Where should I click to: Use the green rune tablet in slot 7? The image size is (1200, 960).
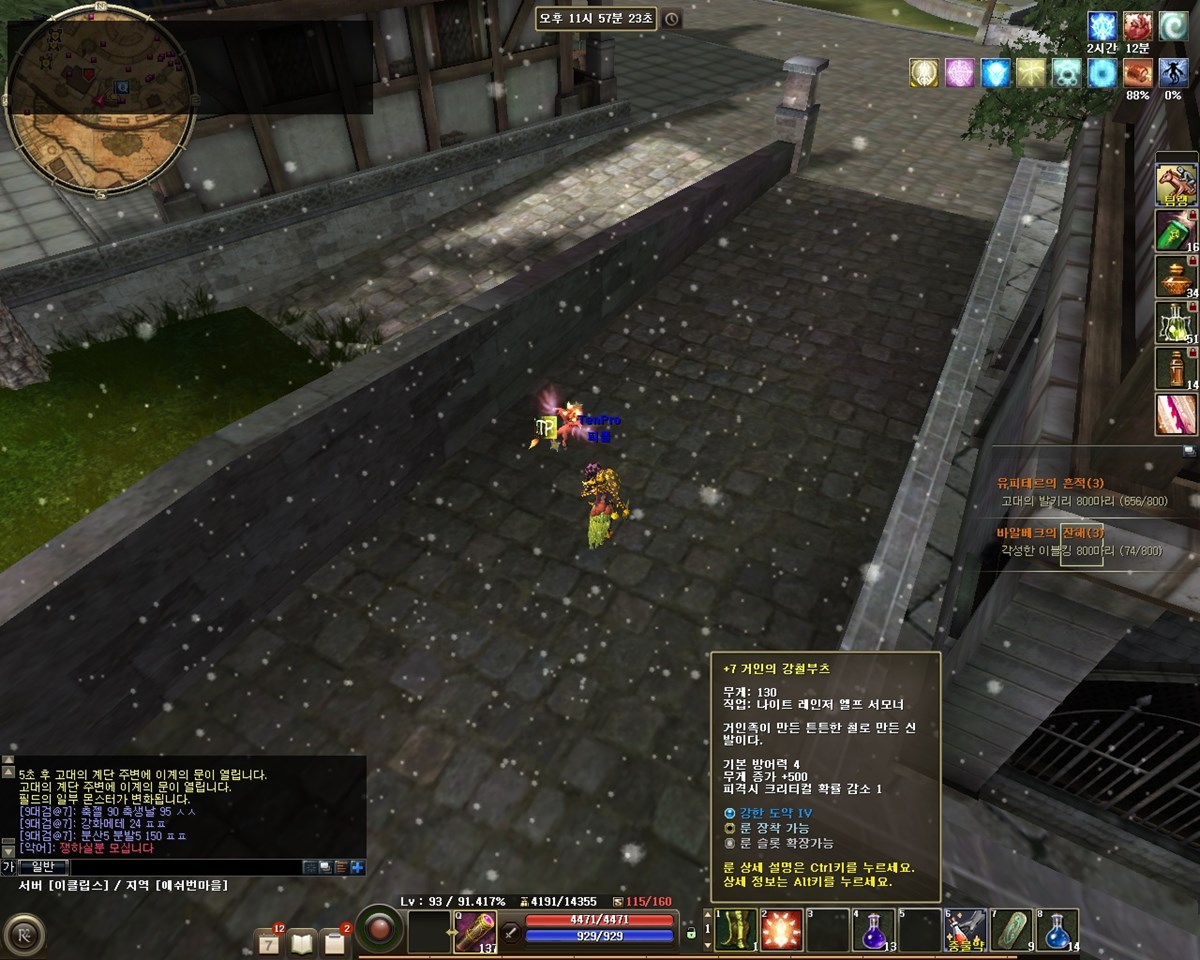(1011, 930)
